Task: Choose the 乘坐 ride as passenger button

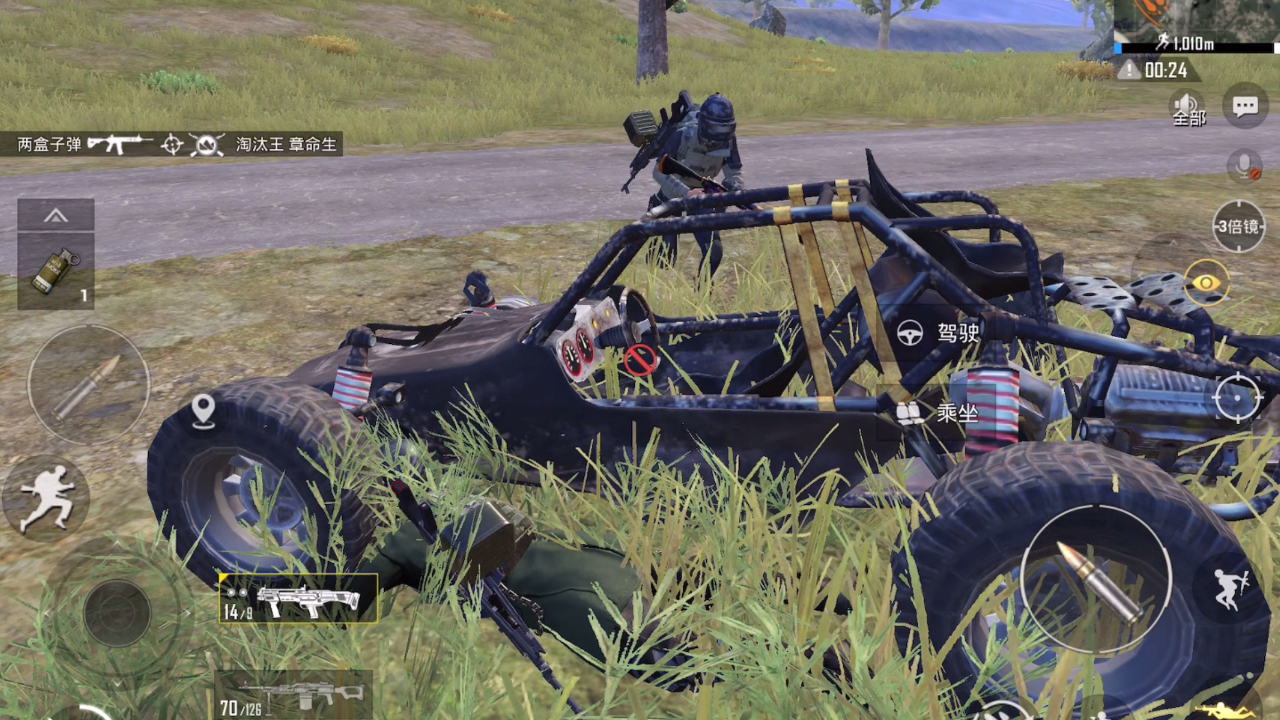Action: [x=937, y=412]
